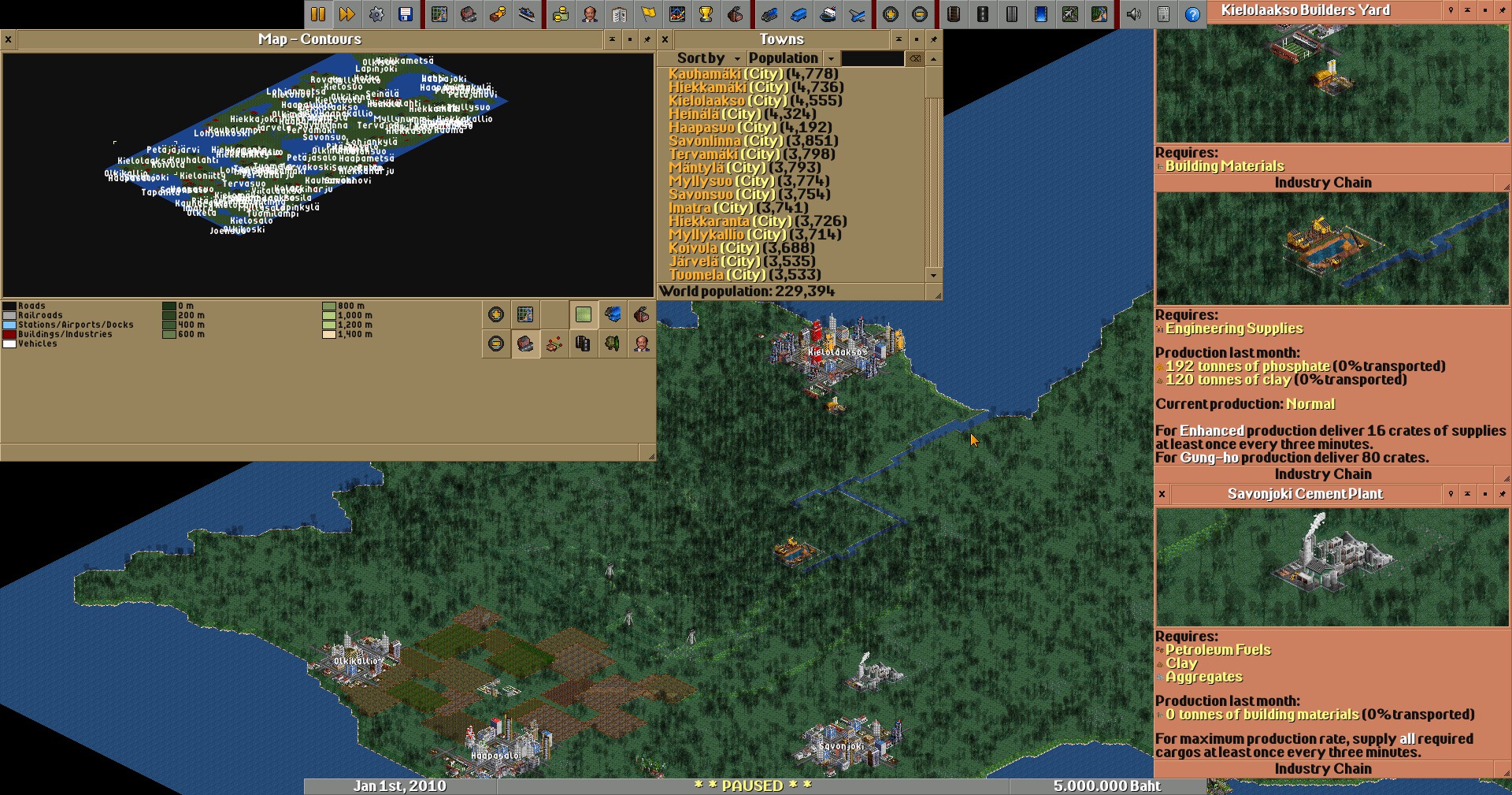Toggle fast forward in the toolbar
This screenshot has height=795, width=1512.
click(x=346, y=14)
